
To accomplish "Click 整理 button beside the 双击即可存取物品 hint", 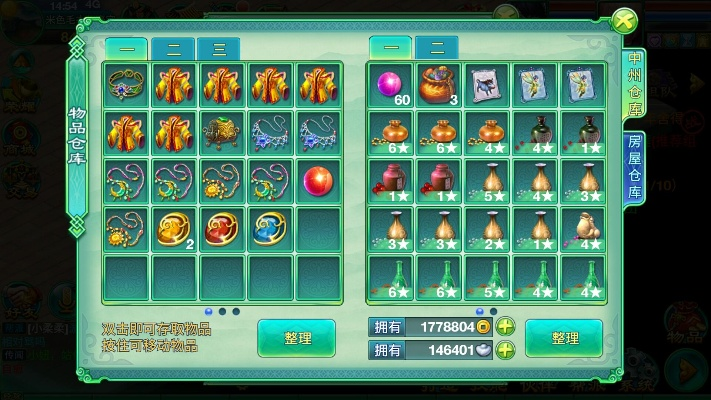I will point(296,338).
